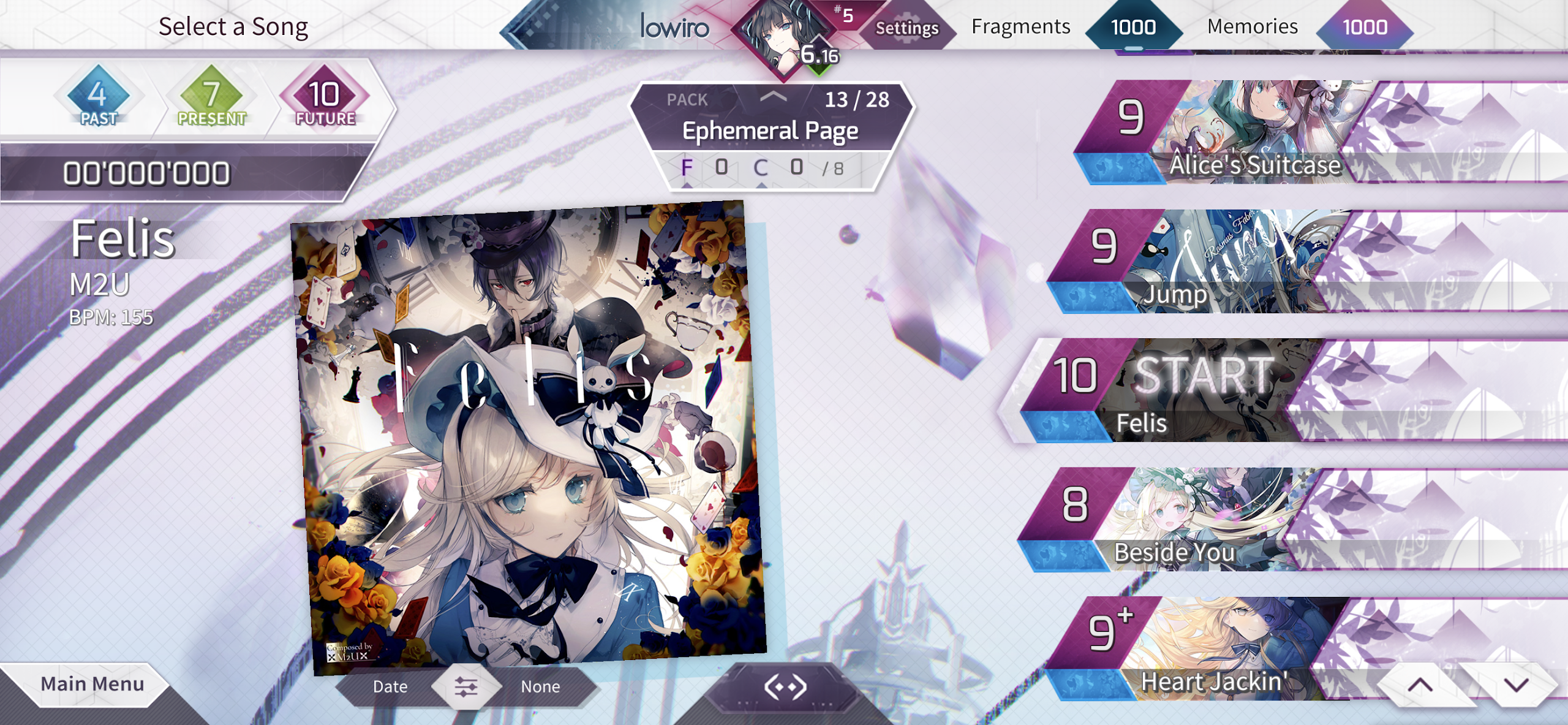Return via the Main Menu button
Viewport: 1568px width, 725px height.
pos(91,683)
